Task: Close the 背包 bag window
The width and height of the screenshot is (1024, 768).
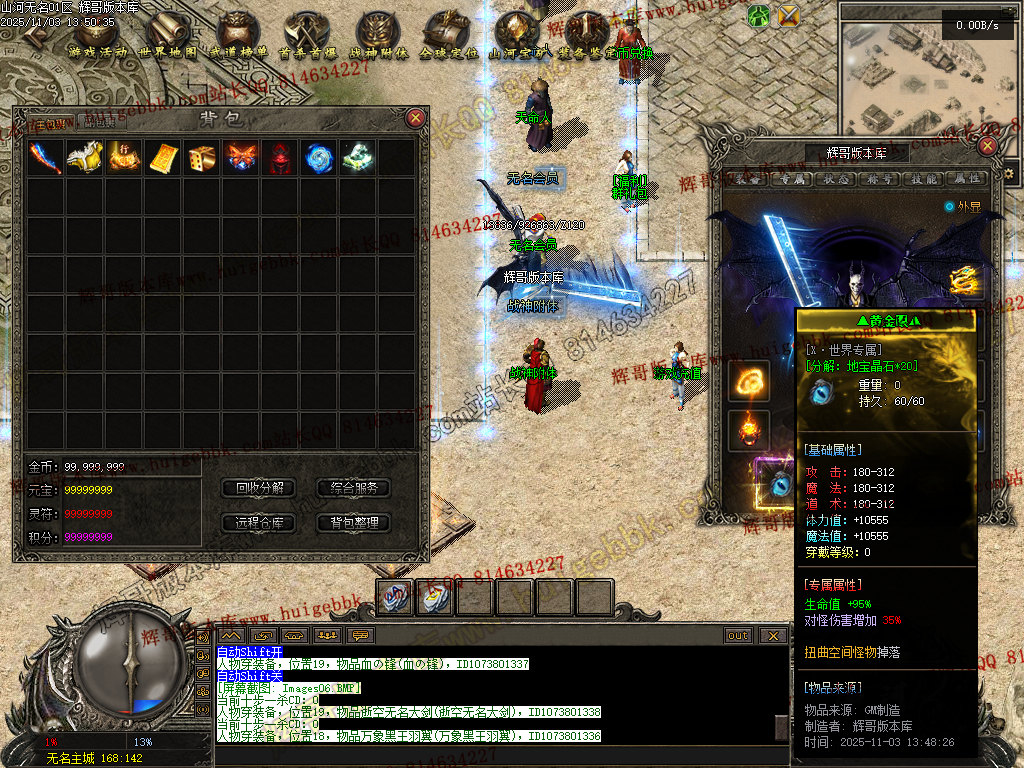Action: click(416, 118)
